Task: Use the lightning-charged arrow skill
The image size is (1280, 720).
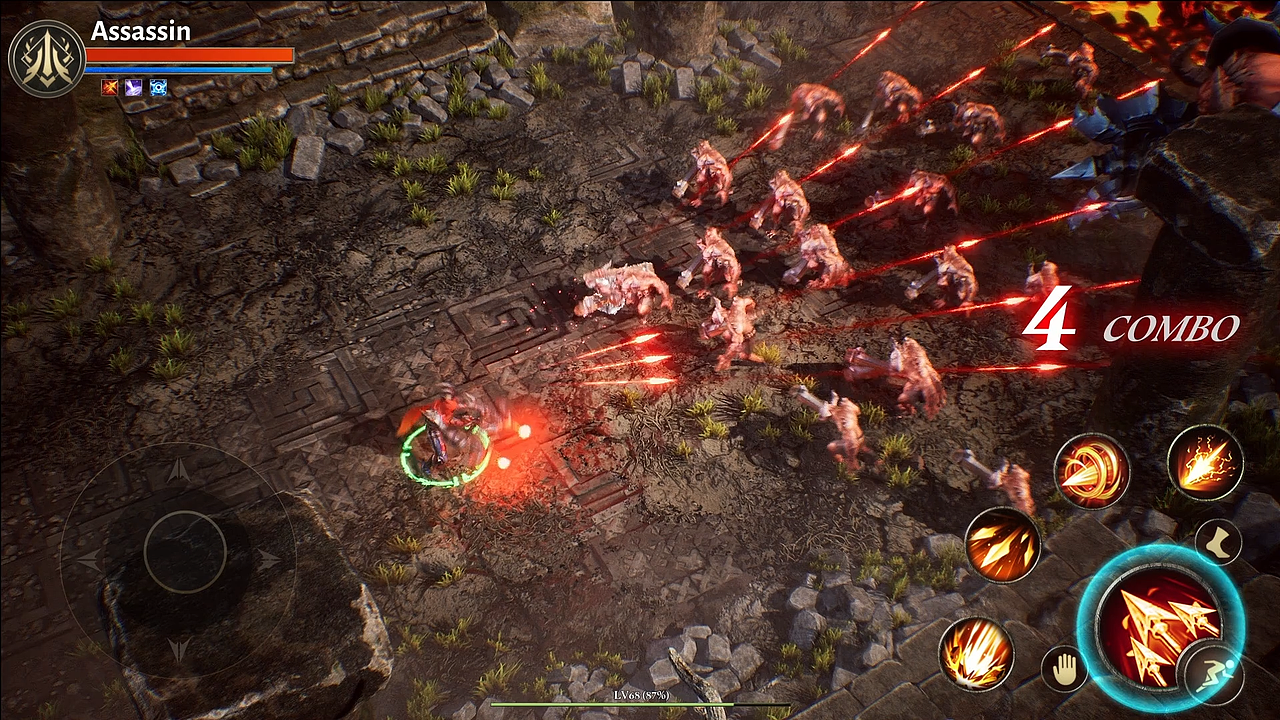Action: [x=1205, y=462]
